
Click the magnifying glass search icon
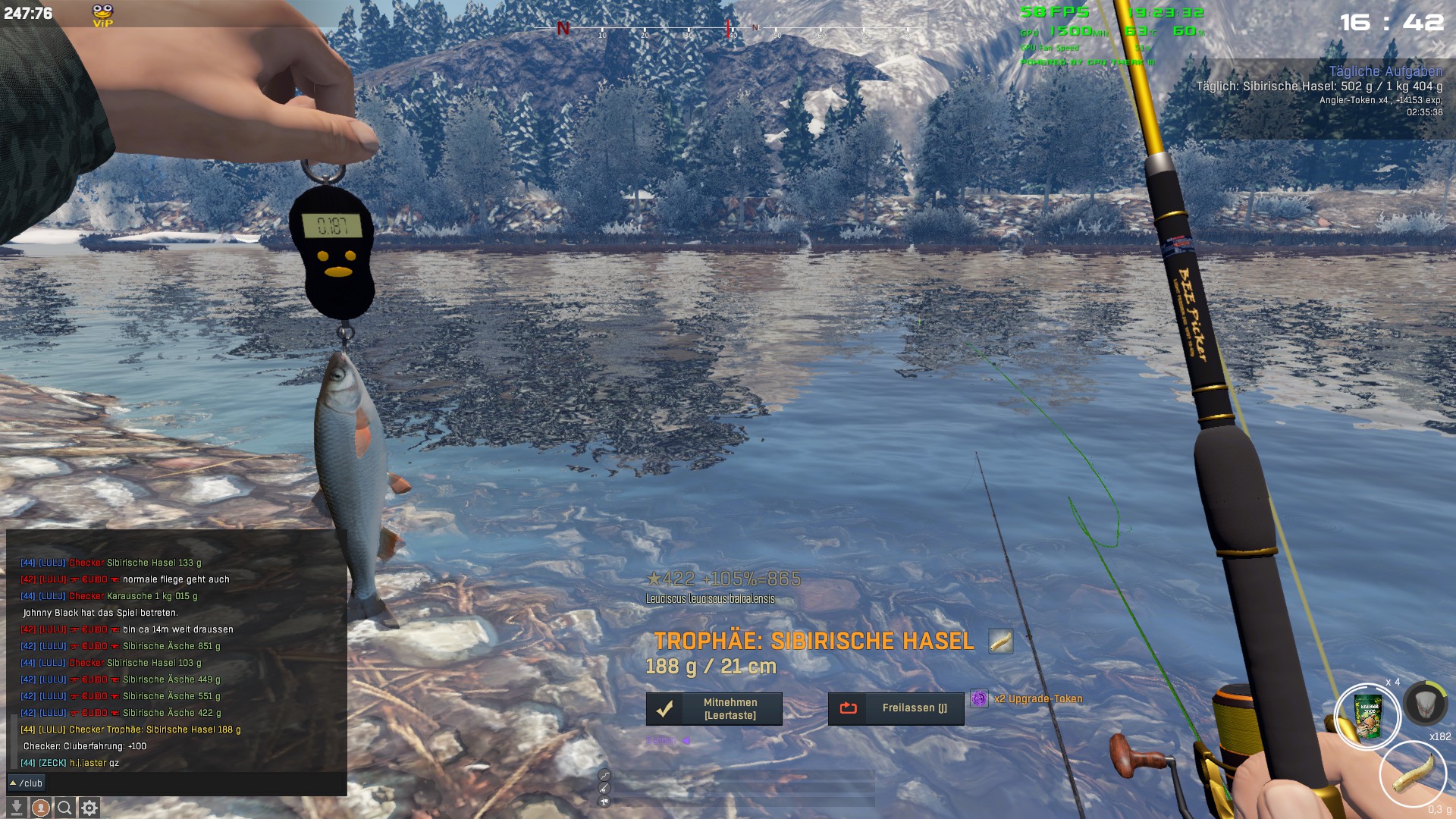[65, 808]
